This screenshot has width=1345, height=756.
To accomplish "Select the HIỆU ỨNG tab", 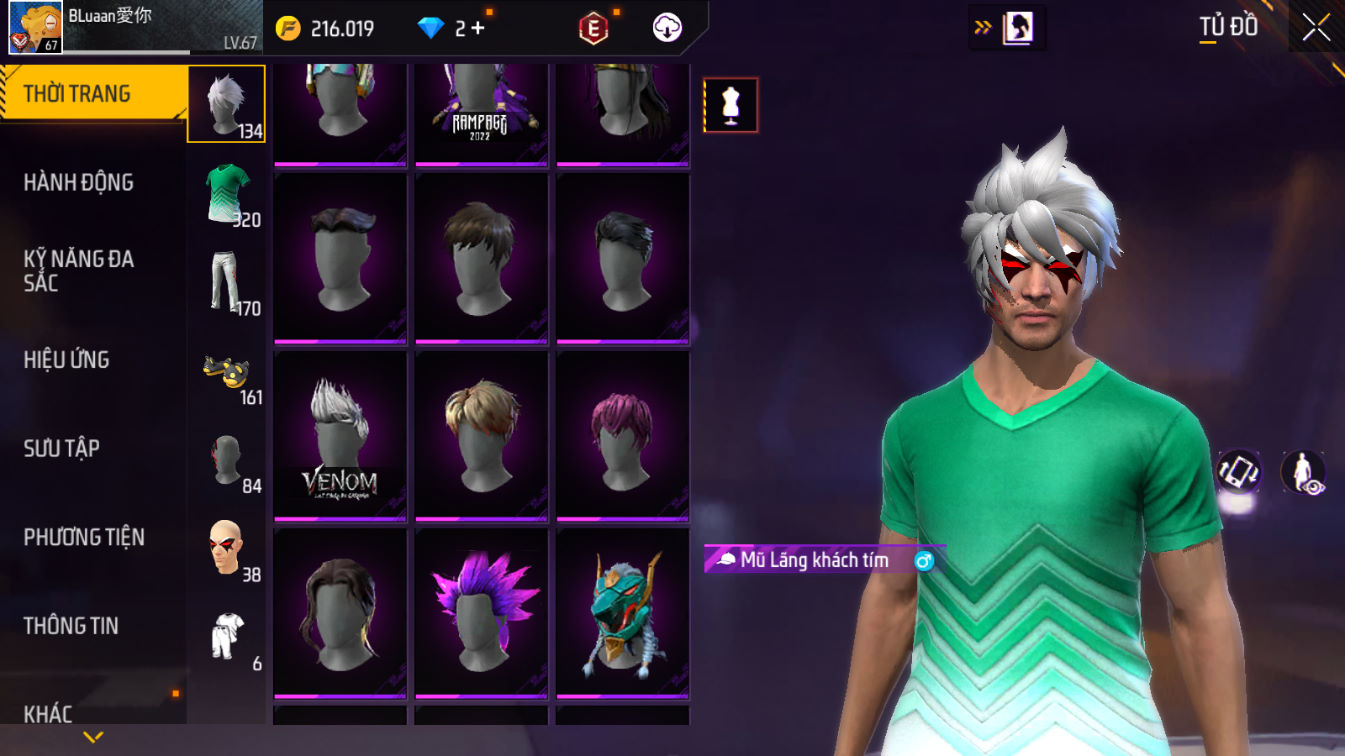I will (x=67, y=360).
